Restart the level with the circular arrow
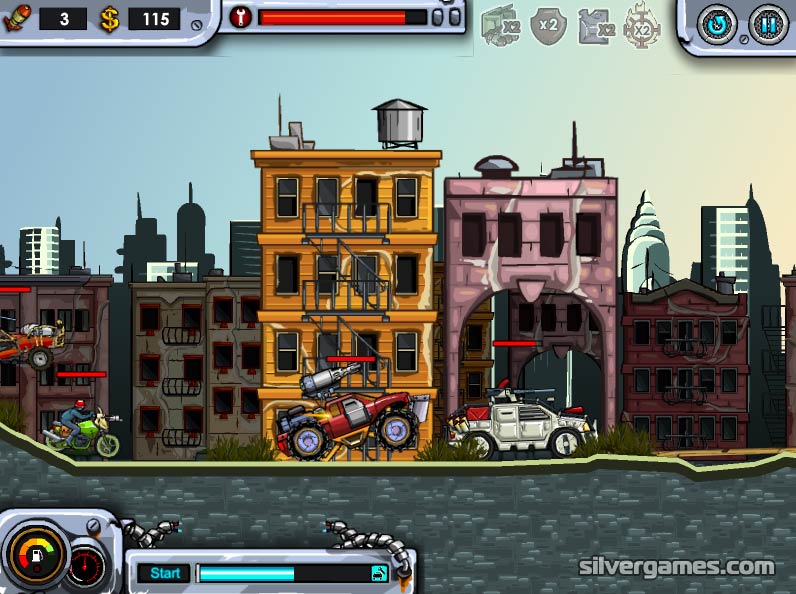The height and width of the screenshot is (594, 796). click(x=716, y=24)
